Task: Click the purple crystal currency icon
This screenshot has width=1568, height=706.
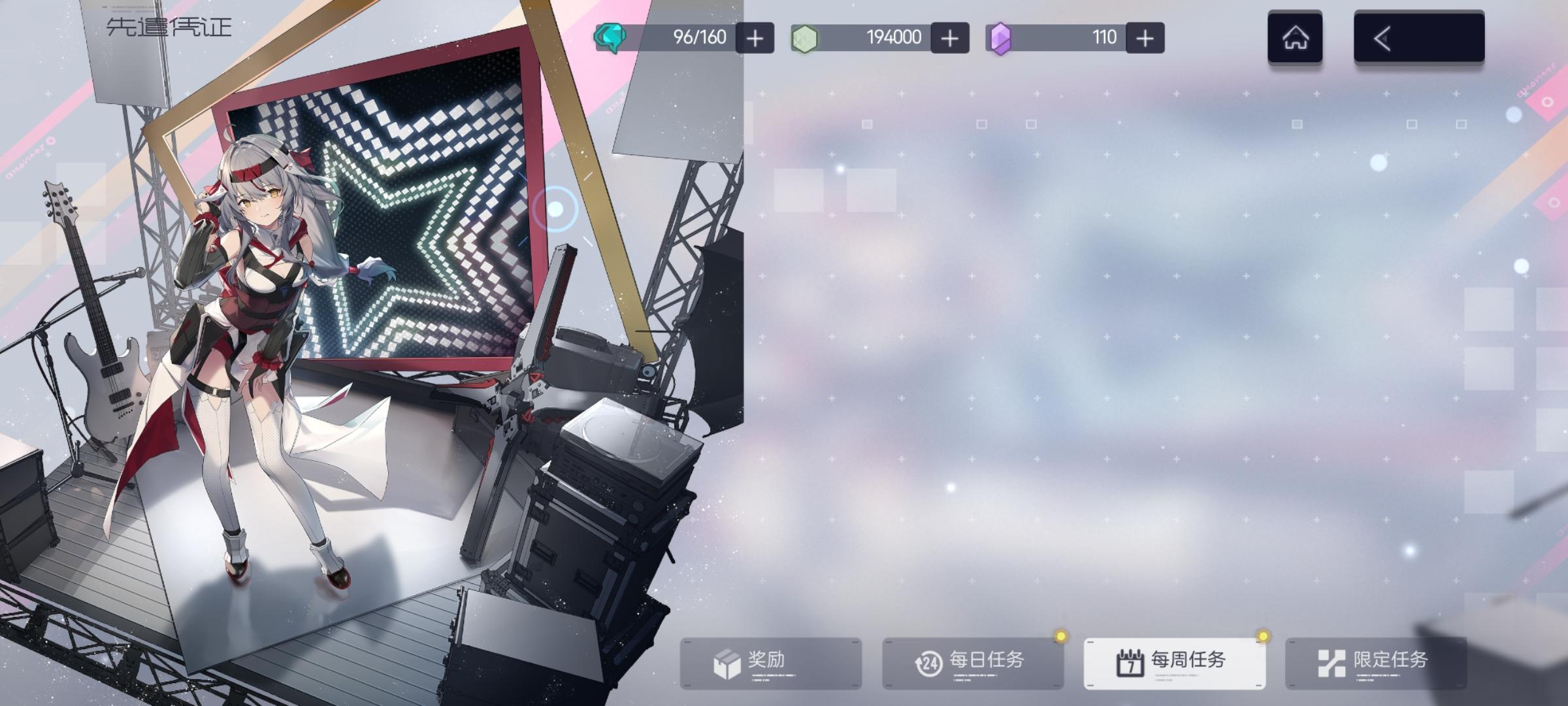Action: (x=1002, y=37)
